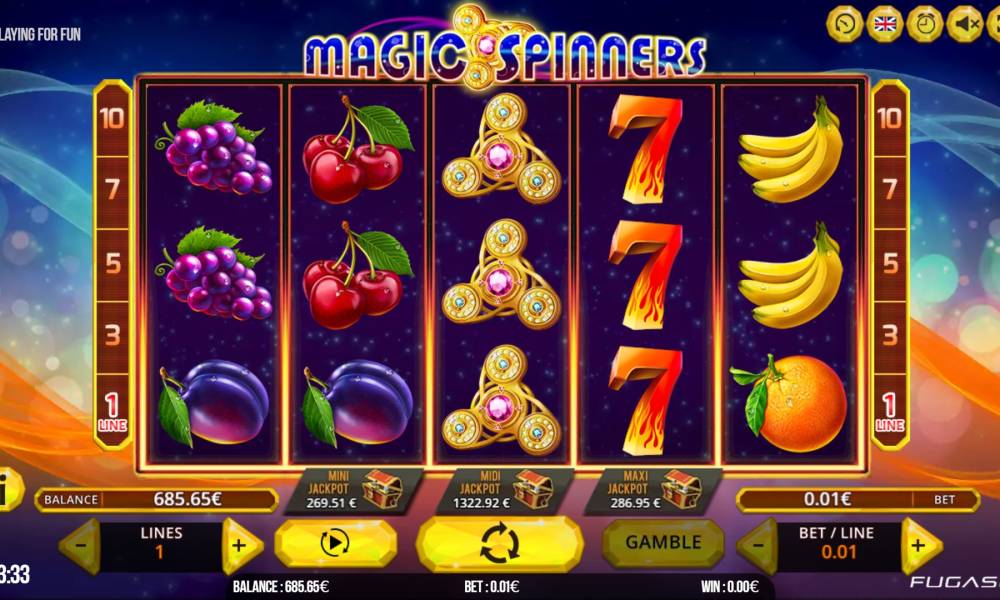This screenshot has width=1000, height=600.
Task: Select 7 lines on the left selector
Action: click(112, 187)
